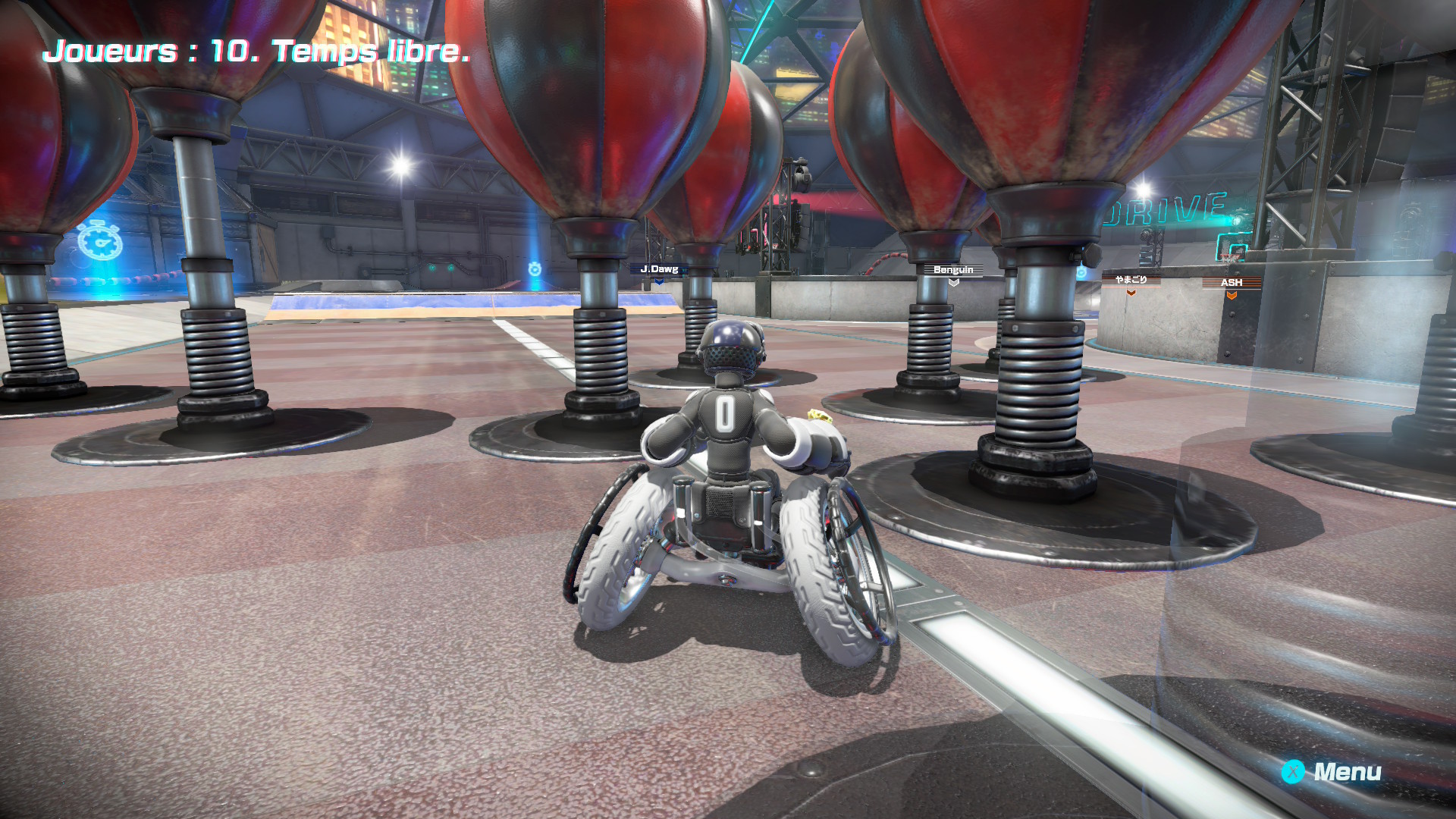The height and width of the screenshot is (819, 1456).
Task: Select the Benguin player name tag
Action: [953, 270]
